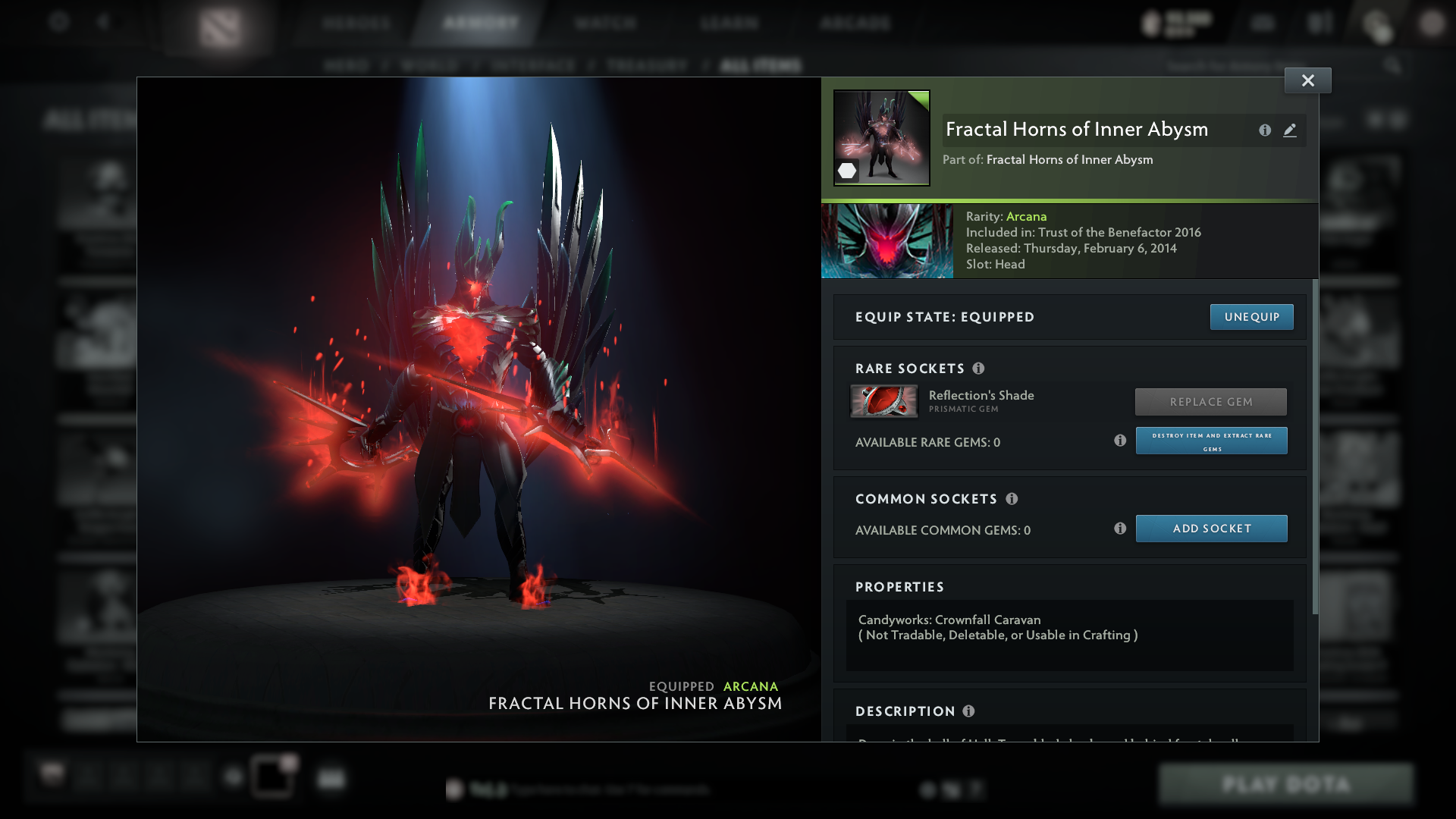Viewport: 1456px width, 819px height.
Task: Click the DESCRIPTION info icon
Action: click(x=968, y=711)
